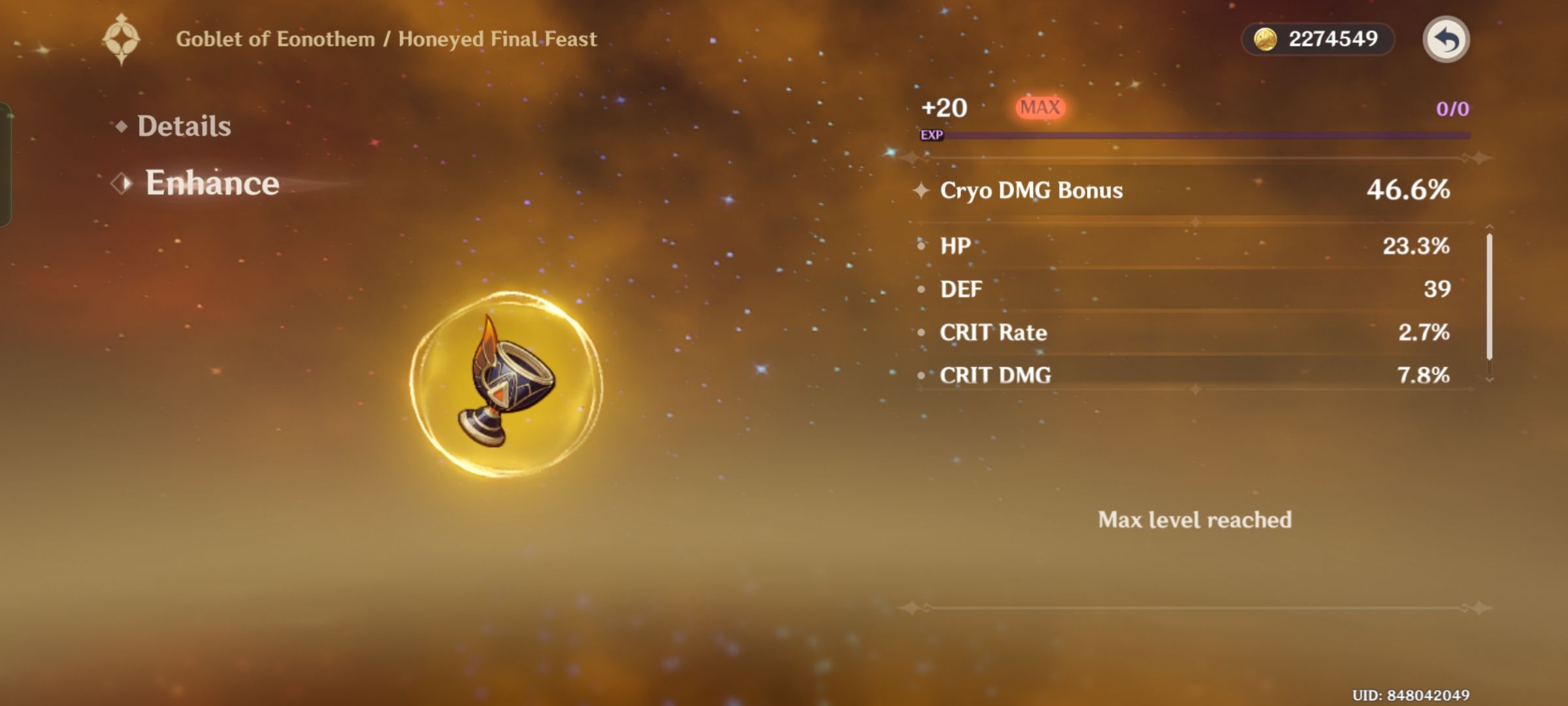Click the bullet icon next to HP substat
Screen dimensions: 1568x706
[922, 247]
